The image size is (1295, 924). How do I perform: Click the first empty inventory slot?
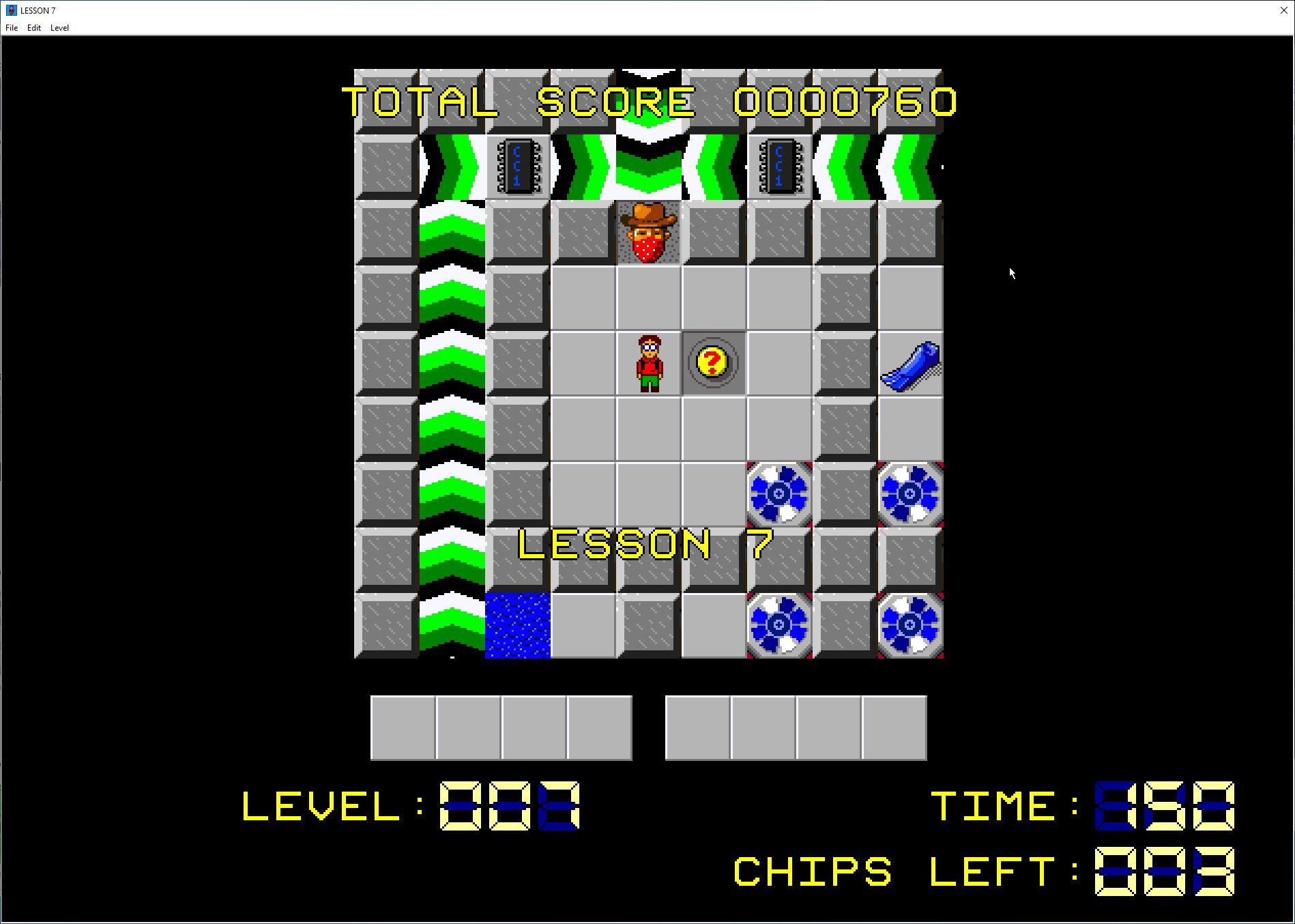[x=403, y=725]
